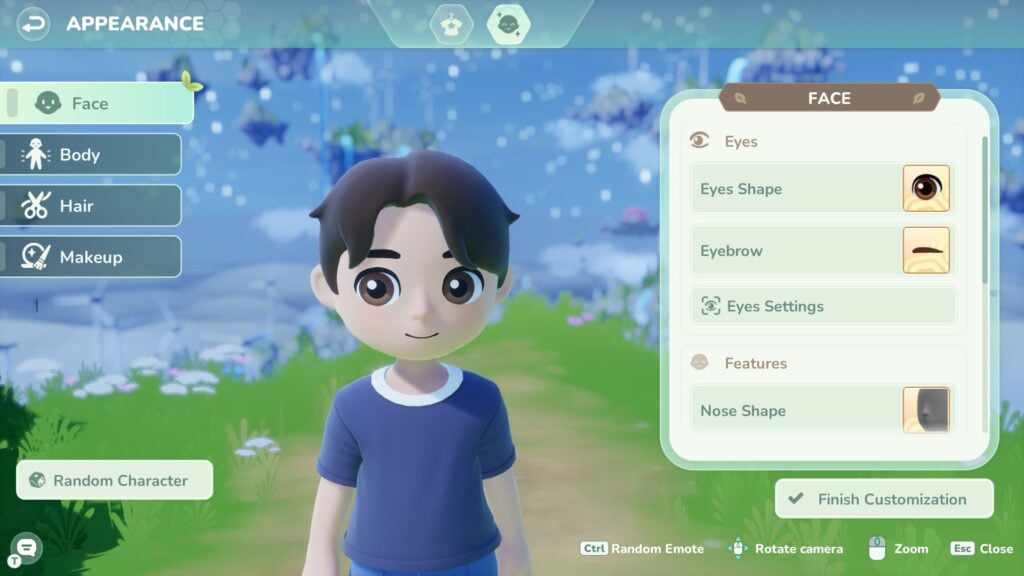The width and height of the screenshot is (1024, 576).
Task: Generate a Random Character
Action: click(x=115, y=480)
